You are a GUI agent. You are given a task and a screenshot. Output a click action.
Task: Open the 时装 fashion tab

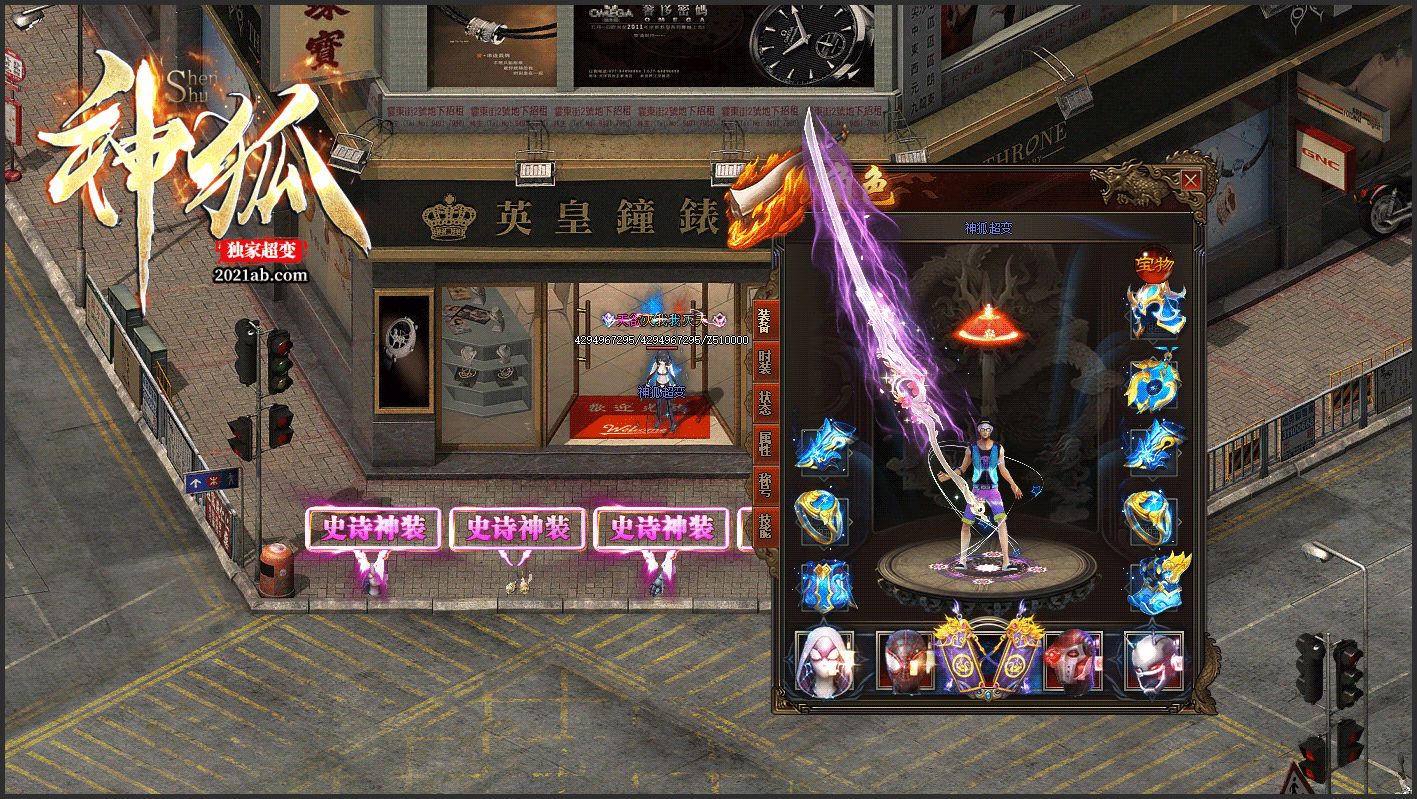coord(765,361)
